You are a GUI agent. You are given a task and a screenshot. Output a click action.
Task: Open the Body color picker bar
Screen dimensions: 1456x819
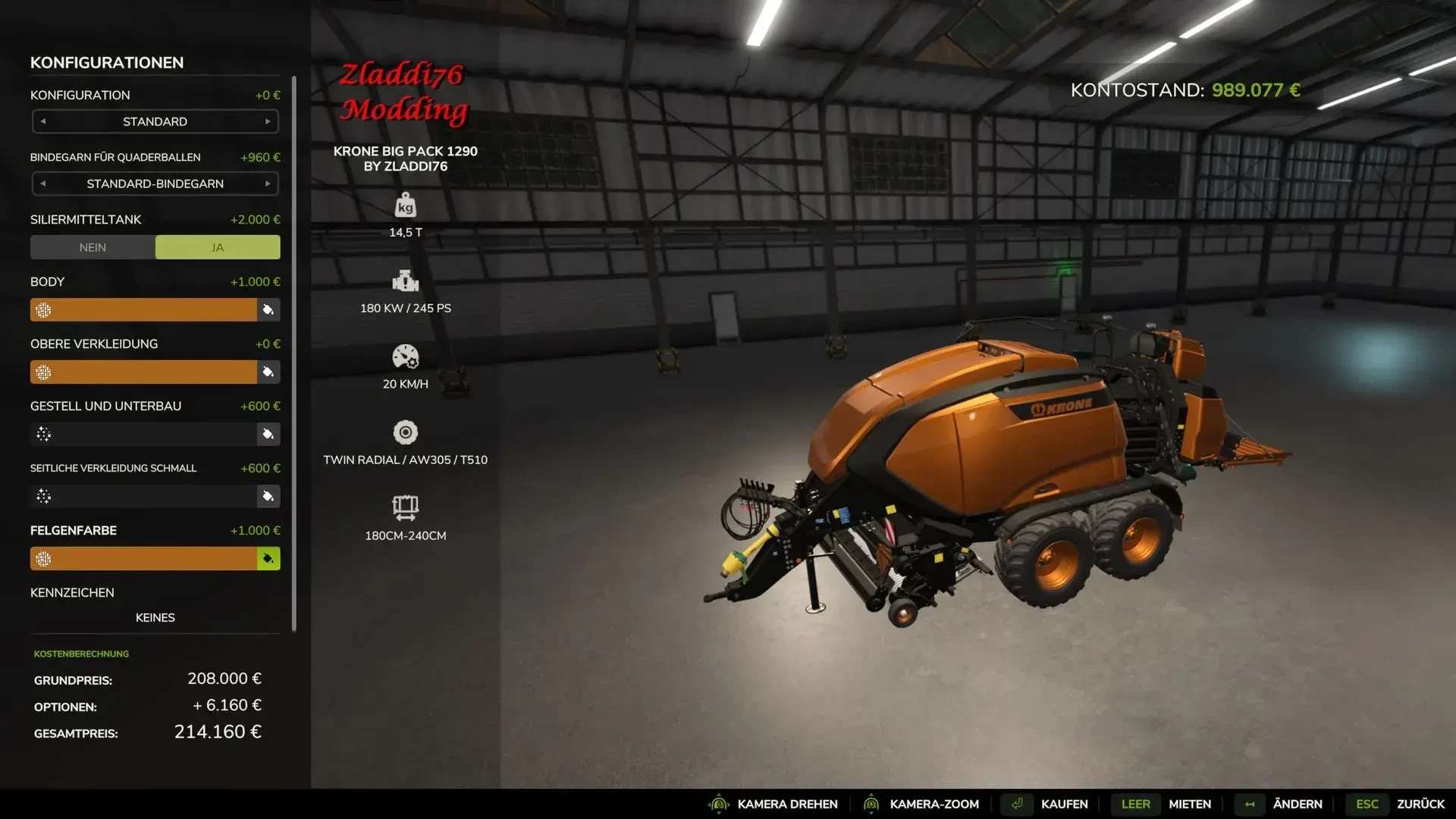click(144, 309)
